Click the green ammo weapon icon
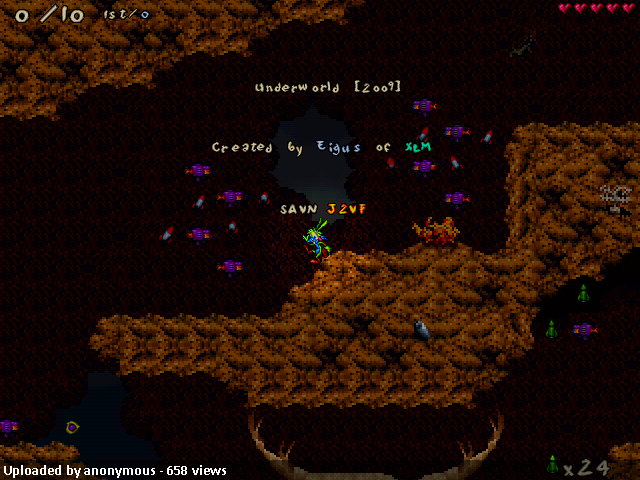The image size is (640, 480). pyautogui.click(x=551, y=465)
